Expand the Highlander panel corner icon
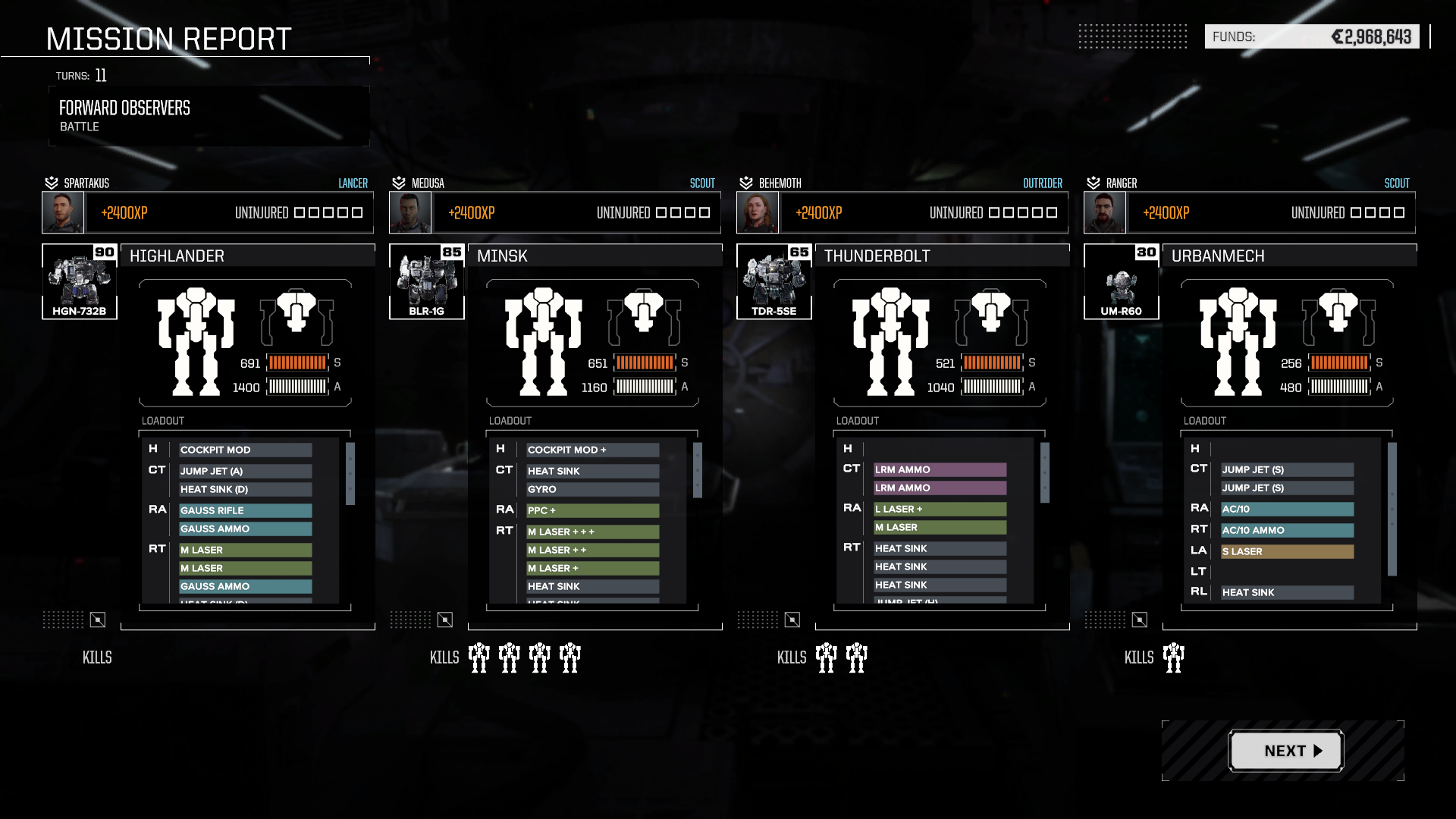Screen dimensions: 1456x819 pos(98,620)
